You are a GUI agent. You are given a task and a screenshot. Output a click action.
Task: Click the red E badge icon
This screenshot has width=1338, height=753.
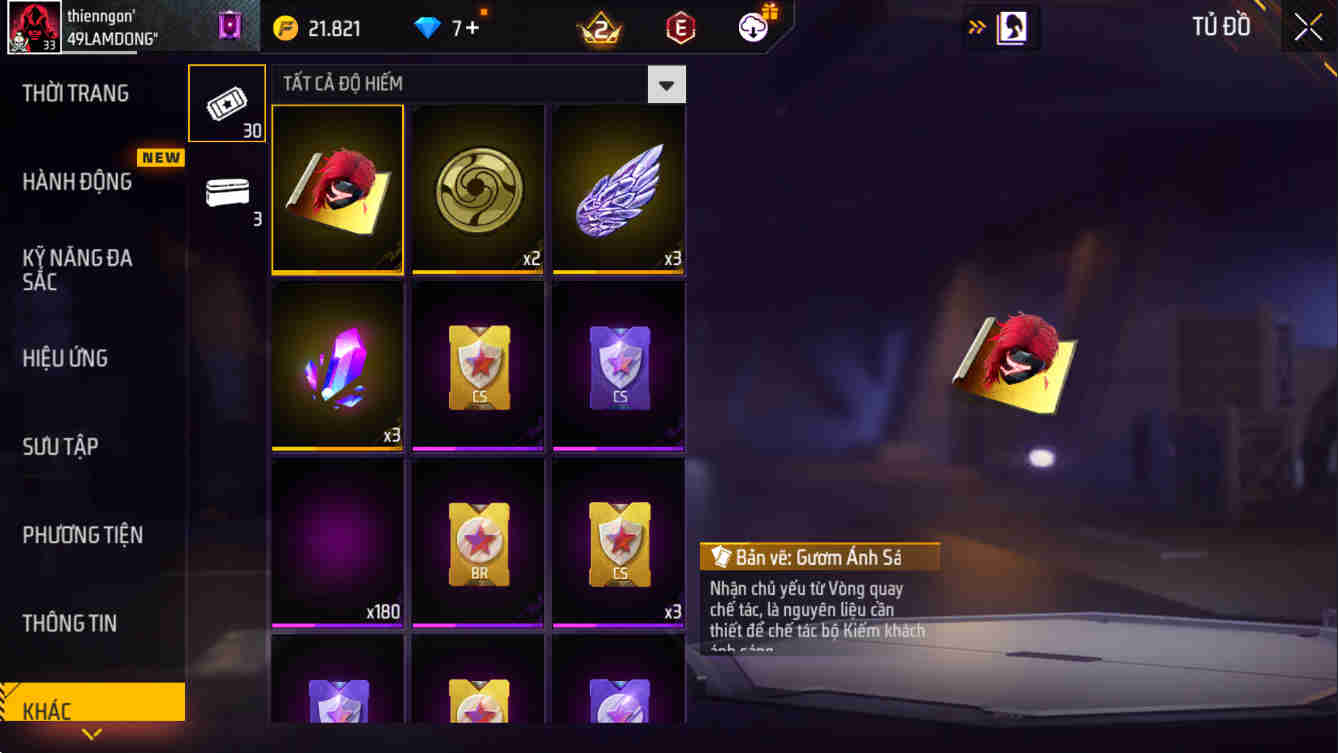click(680, 27)
